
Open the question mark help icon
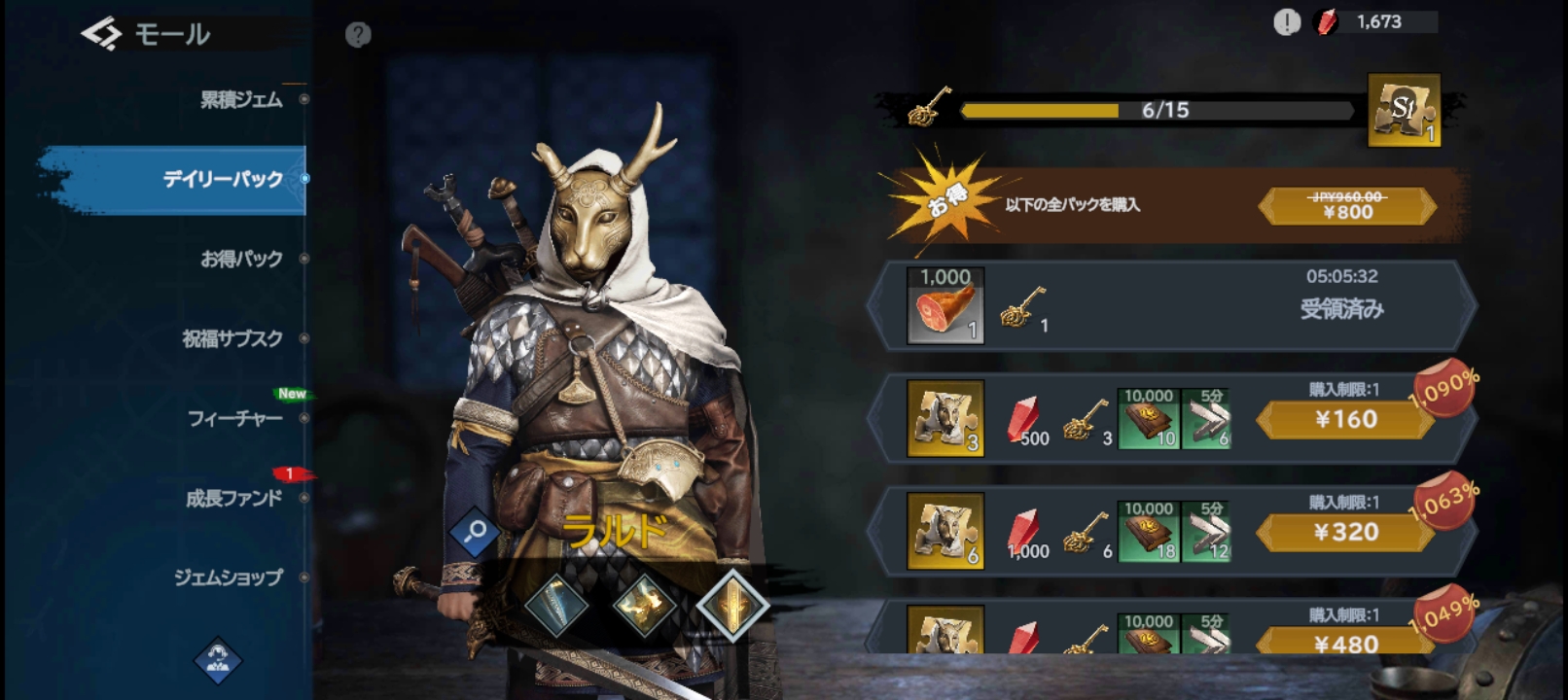coord(358,35)
